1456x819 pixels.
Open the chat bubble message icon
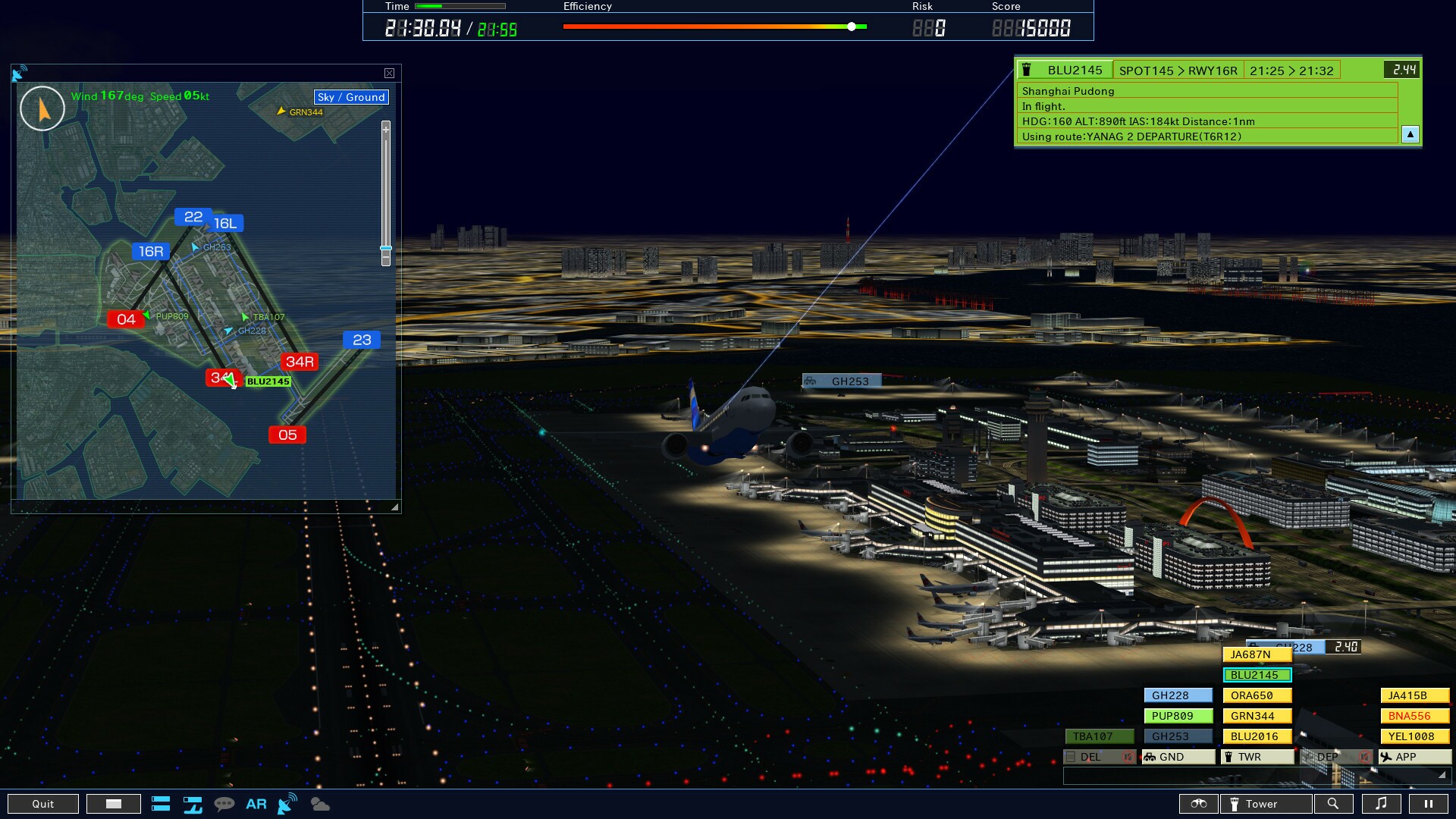pyautogui.click(x=224, y=804)
